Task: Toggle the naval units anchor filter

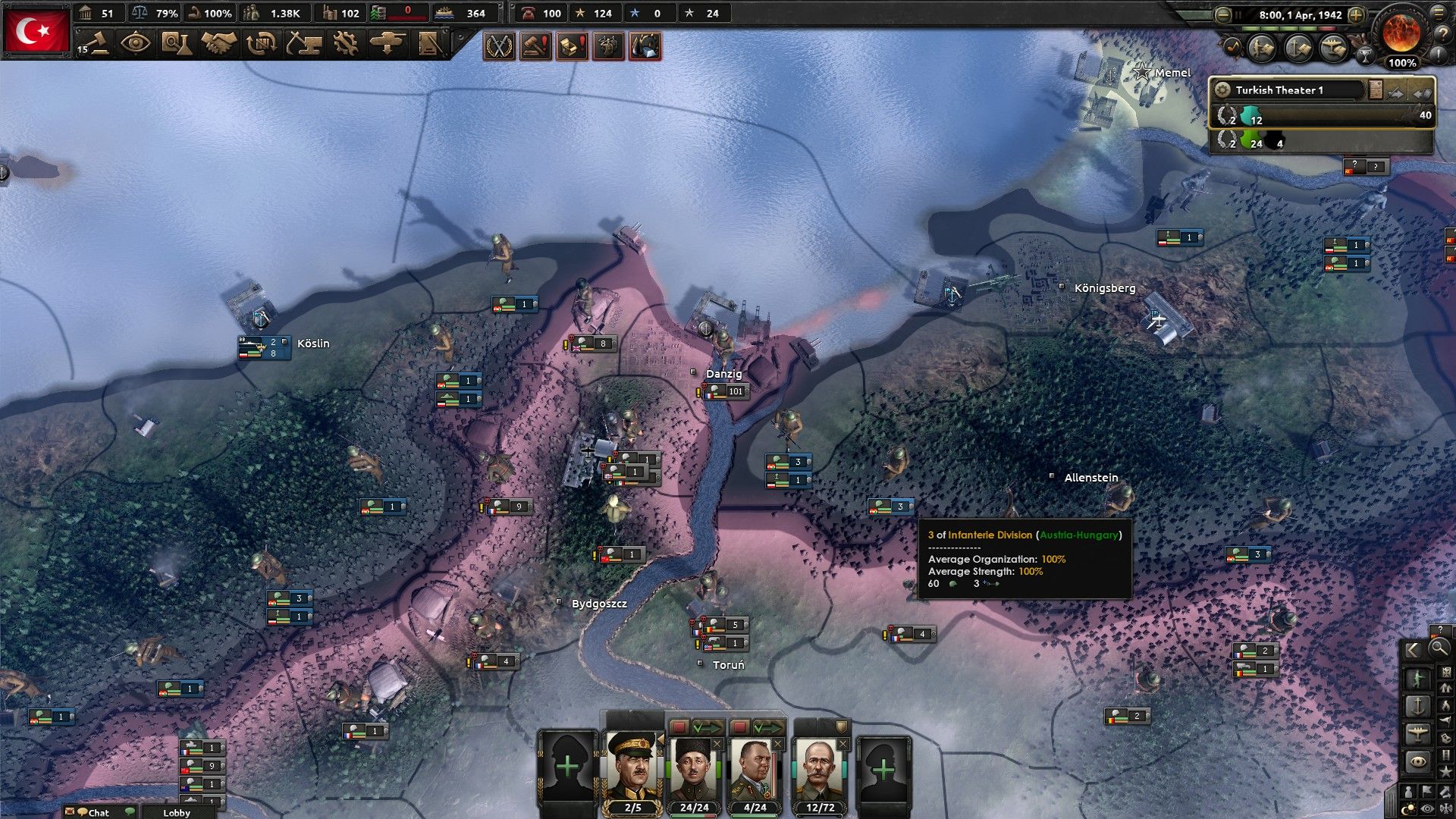Action: click(1418, 706)
